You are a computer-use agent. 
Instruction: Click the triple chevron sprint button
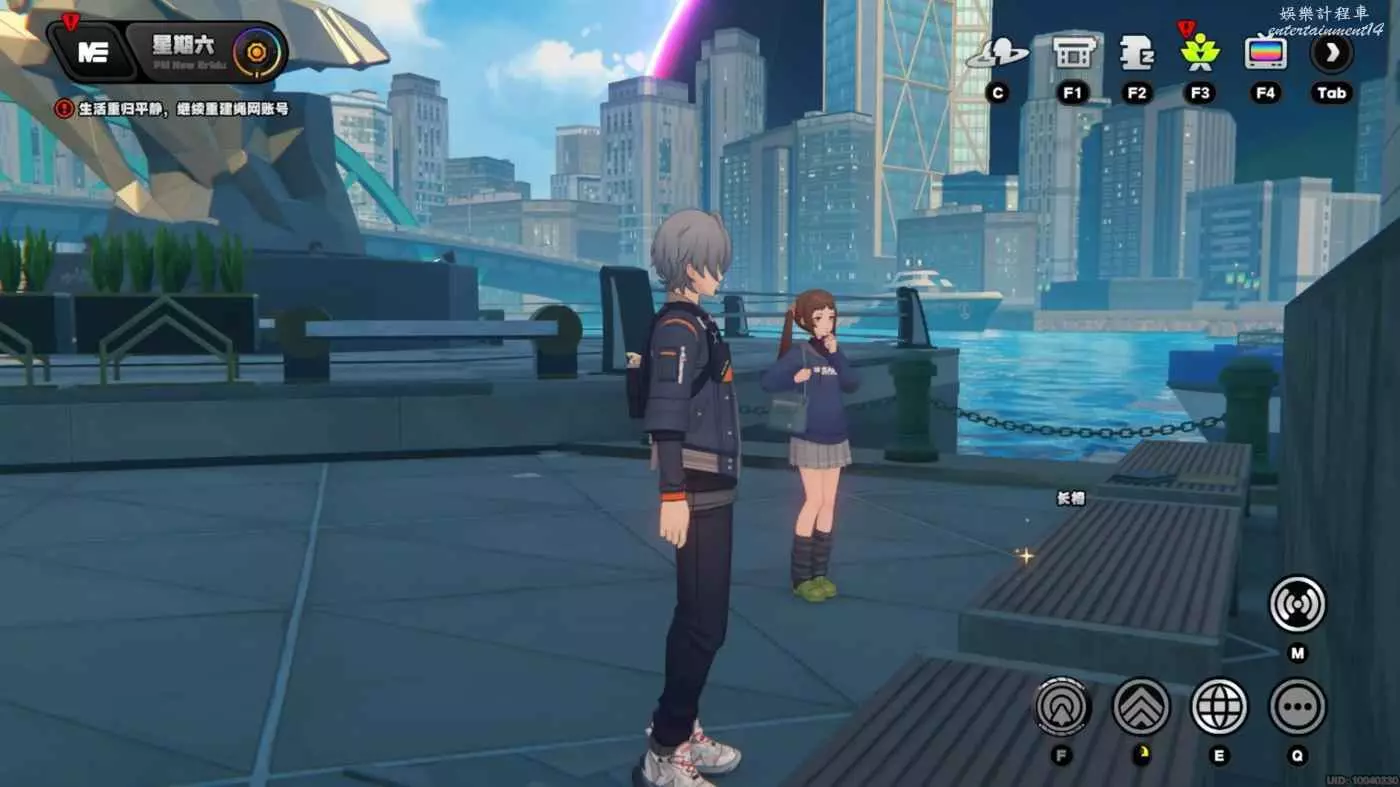1141,706
